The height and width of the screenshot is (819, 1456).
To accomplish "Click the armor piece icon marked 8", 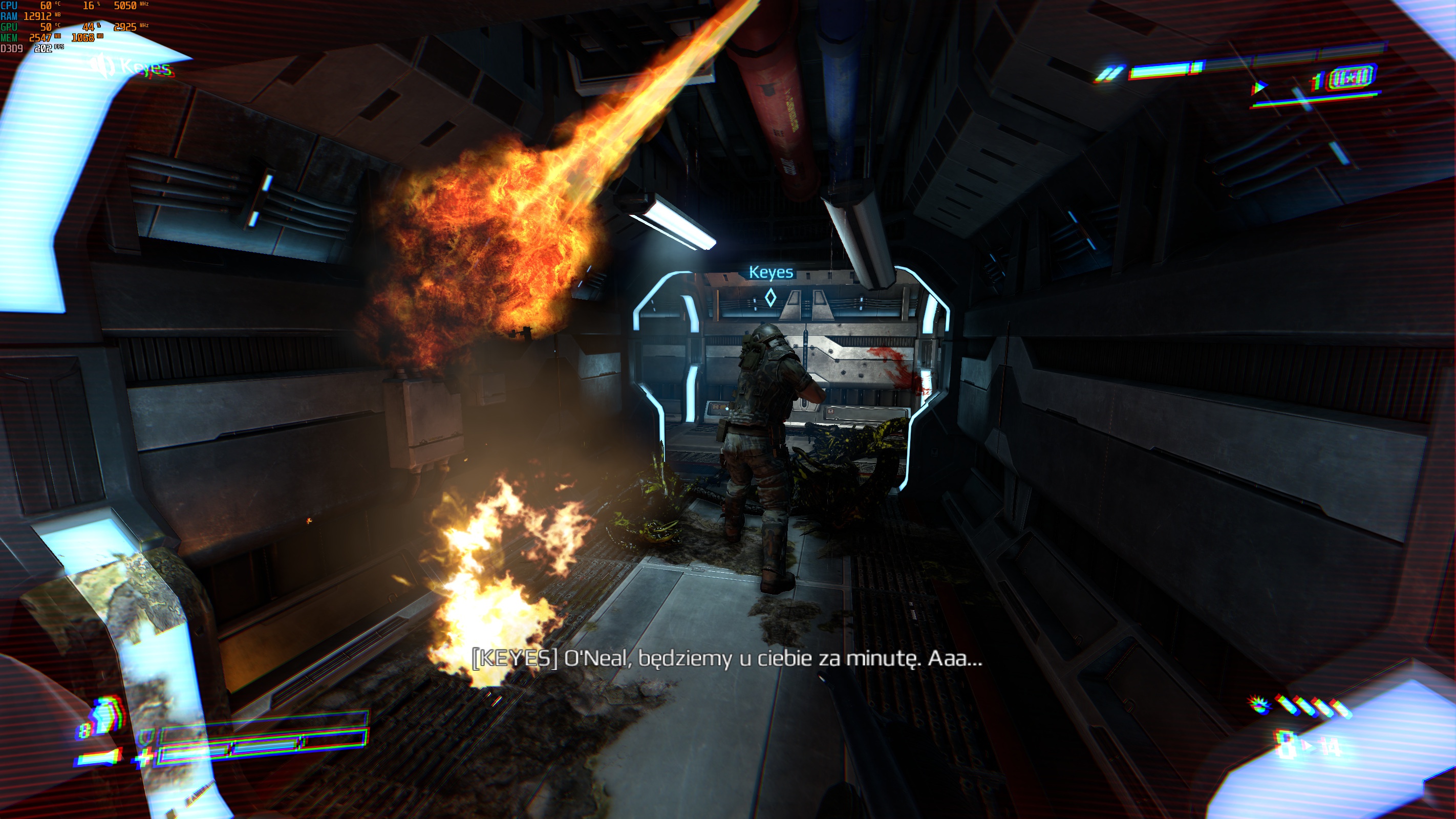I will (x=105, y=716).
